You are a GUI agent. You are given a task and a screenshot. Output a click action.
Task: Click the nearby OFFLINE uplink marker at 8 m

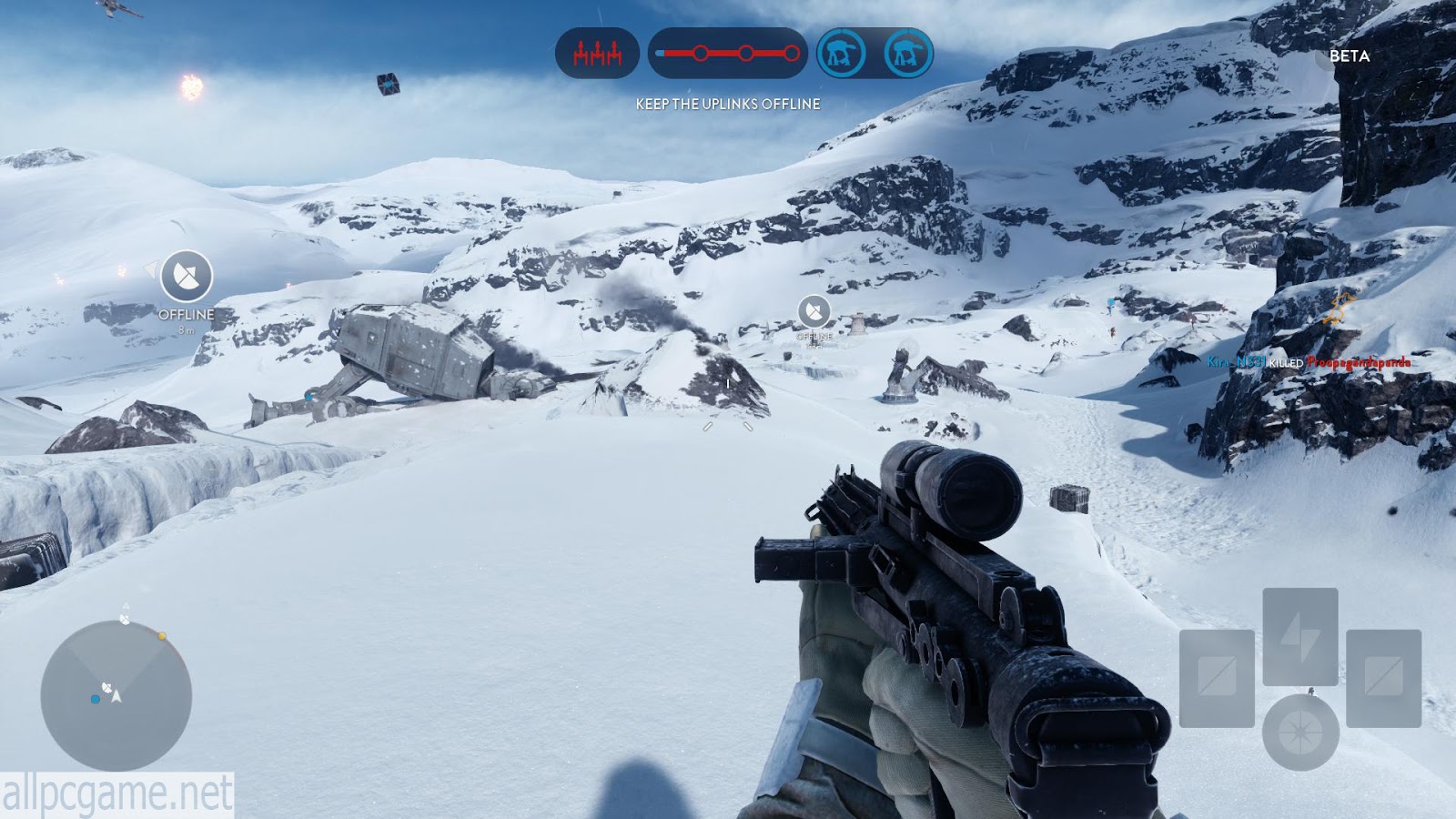point(187,276)
